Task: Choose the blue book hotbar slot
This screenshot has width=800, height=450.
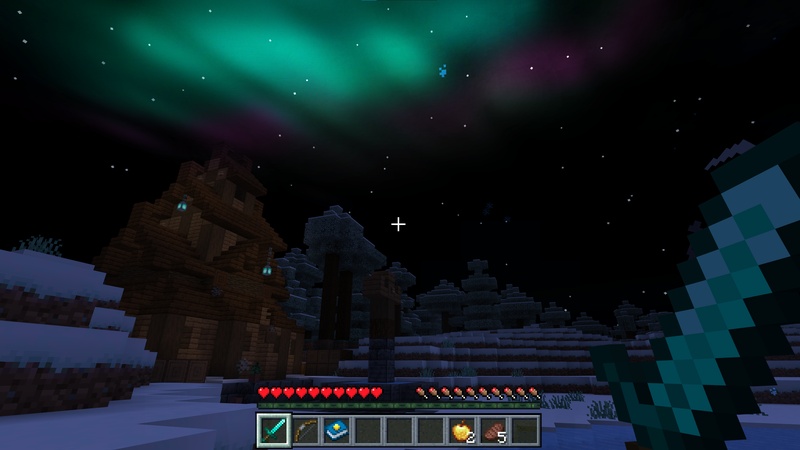Action: [336, 430]
